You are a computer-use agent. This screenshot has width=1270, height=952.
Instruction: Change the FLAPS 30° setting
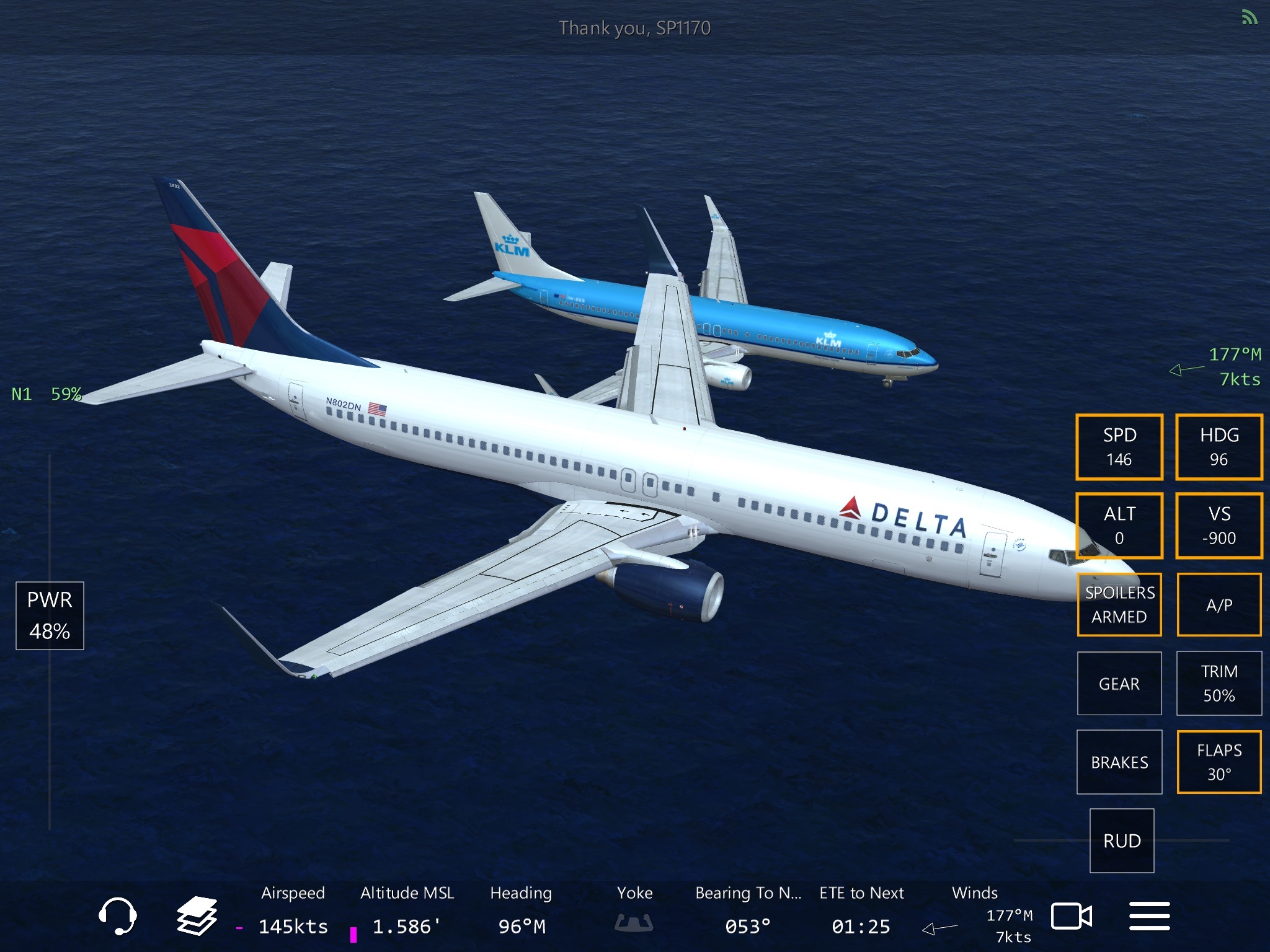(x=1219, y=762)
